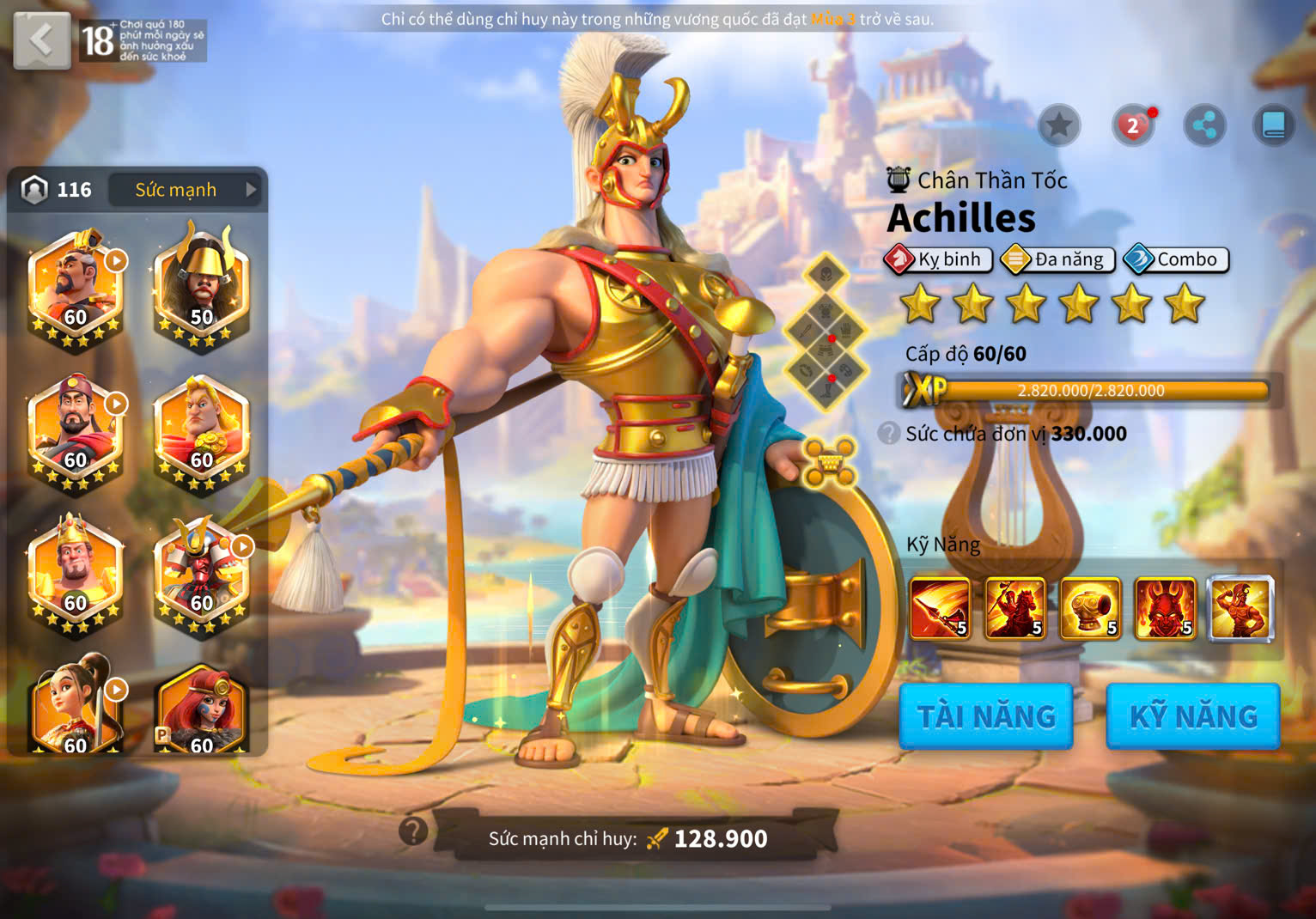Go back with the arrow button
The image size is (1316, 919).
tap(41, 40)
